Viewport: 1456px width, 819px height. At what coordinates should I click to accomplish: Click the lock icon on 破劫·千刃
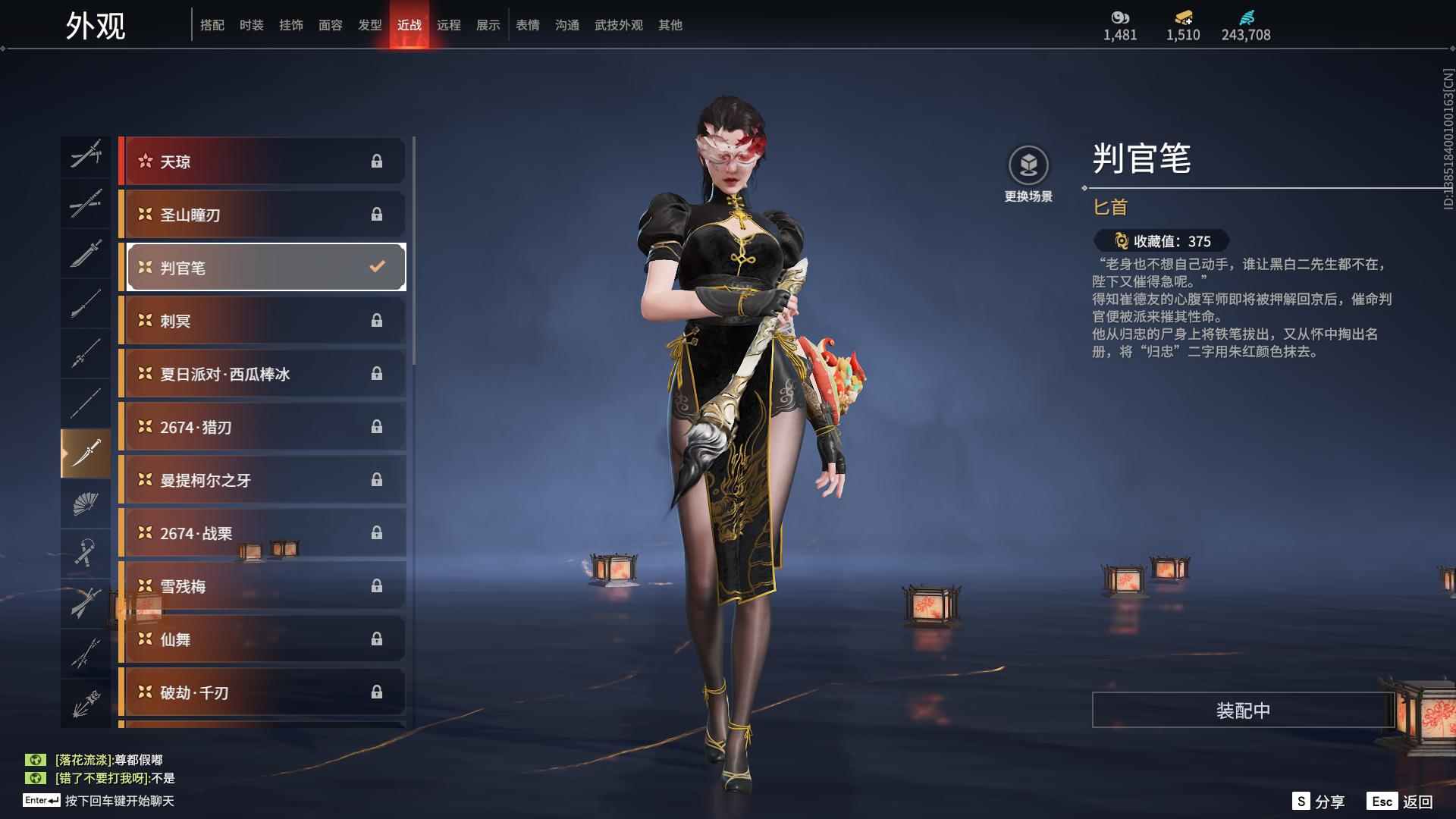pyautogui.click(x=377, y=692)
